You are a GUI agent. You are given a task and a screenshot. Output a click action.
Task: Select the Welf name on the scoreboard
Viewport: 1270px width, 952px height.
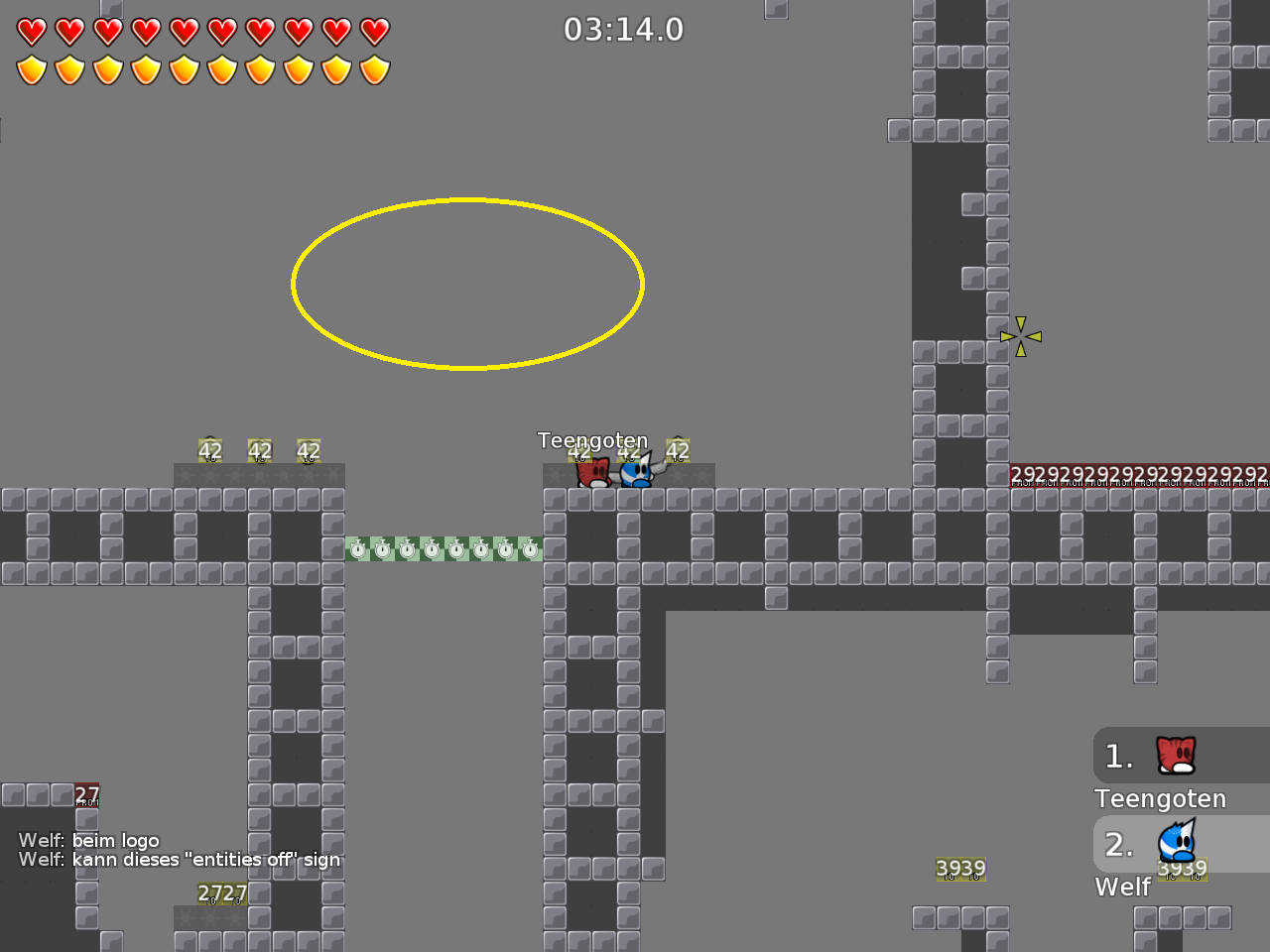point(1122,888)
